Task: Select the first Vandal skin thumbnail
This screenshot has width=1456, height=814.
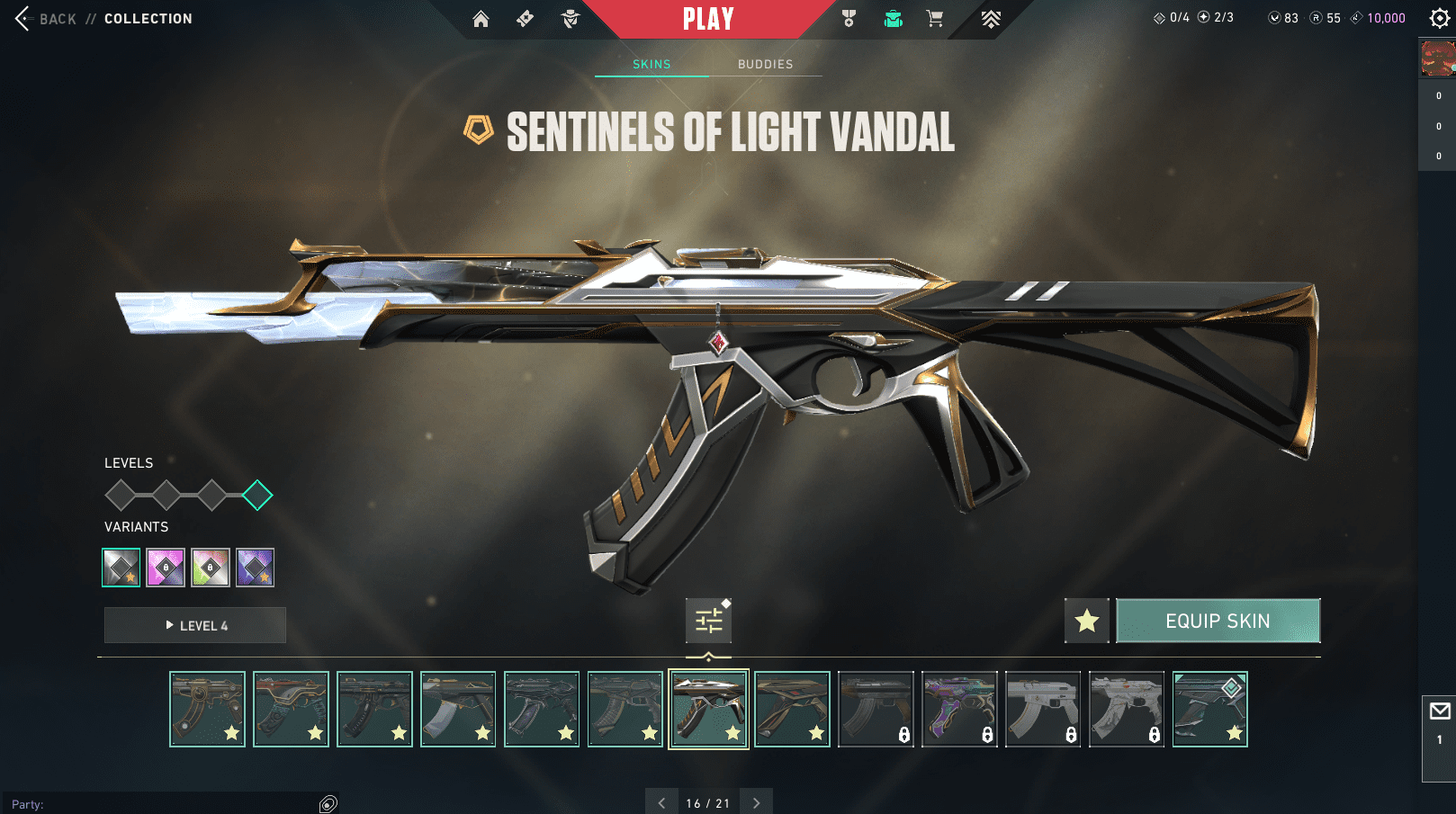Action: [x=207, y=709]
